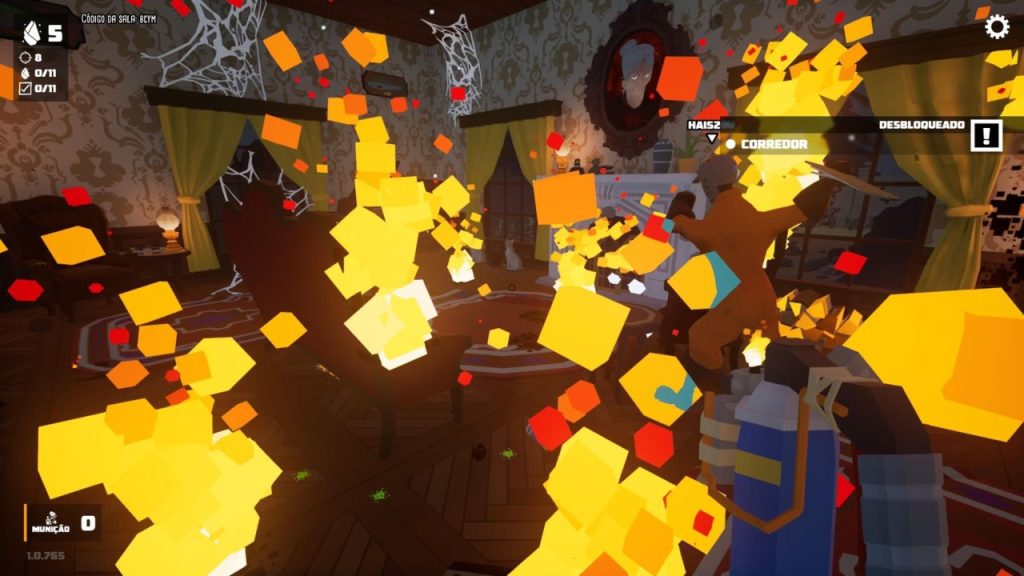Screen dimensions: 1024x576
Task: Select the Corredor objective entry
Action: pyautogui.click(x=772, y=144)
